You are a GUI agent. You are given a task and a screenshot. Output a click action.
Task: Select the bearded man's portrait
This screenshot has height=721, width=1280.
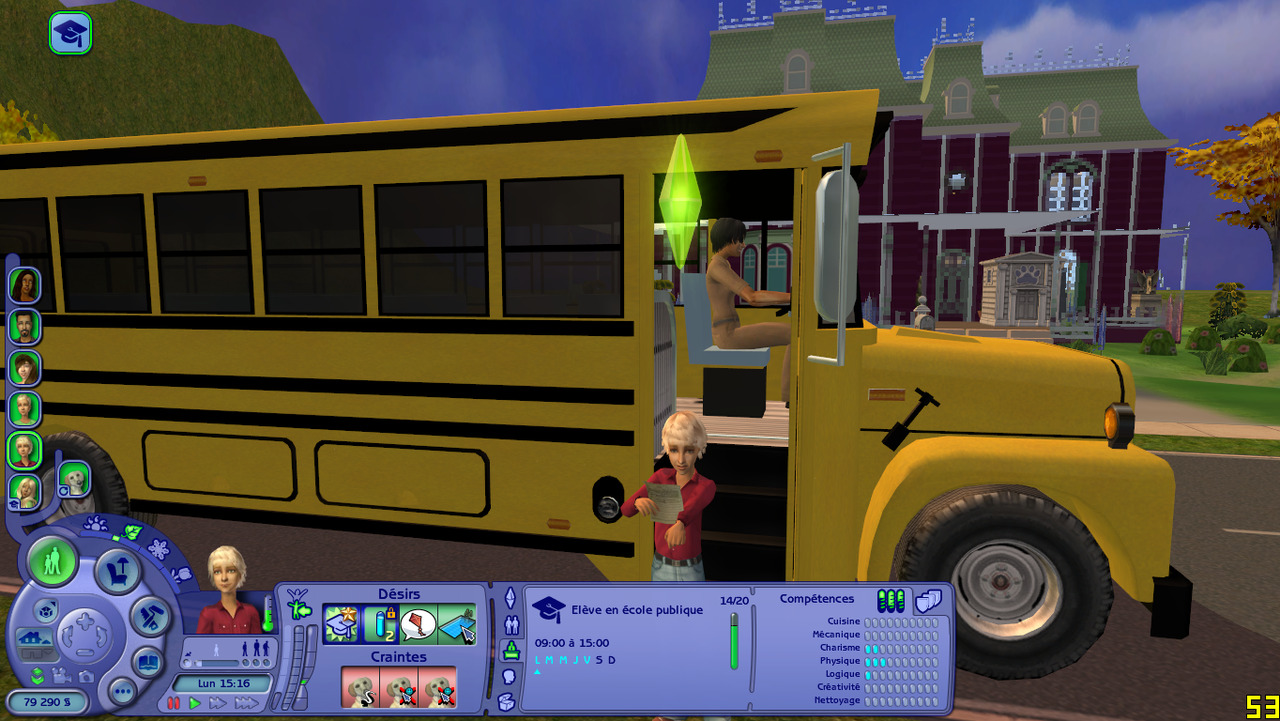(24, 326)
